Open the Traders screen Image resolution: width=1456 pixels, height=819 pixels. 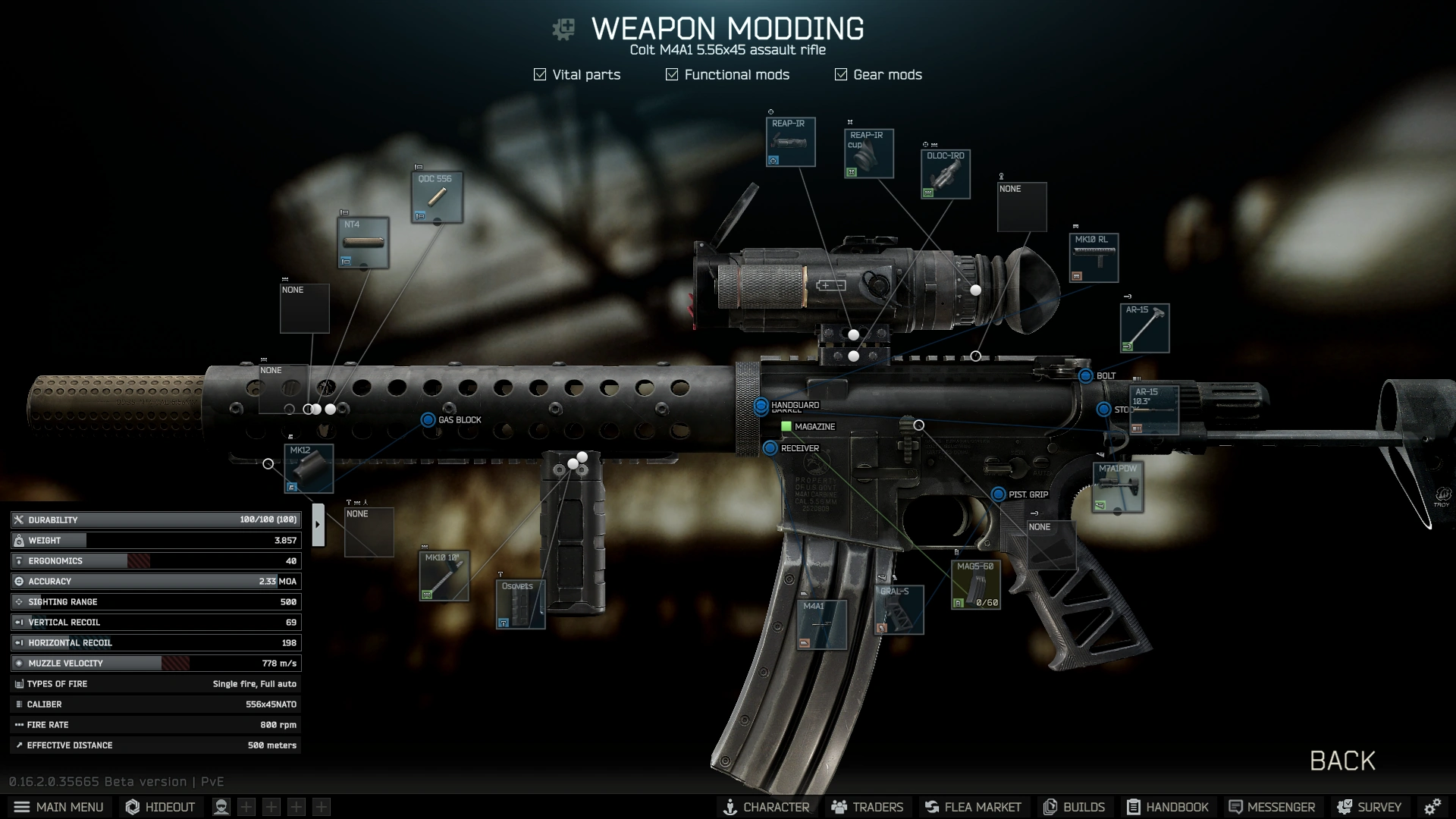pos(868,807)
